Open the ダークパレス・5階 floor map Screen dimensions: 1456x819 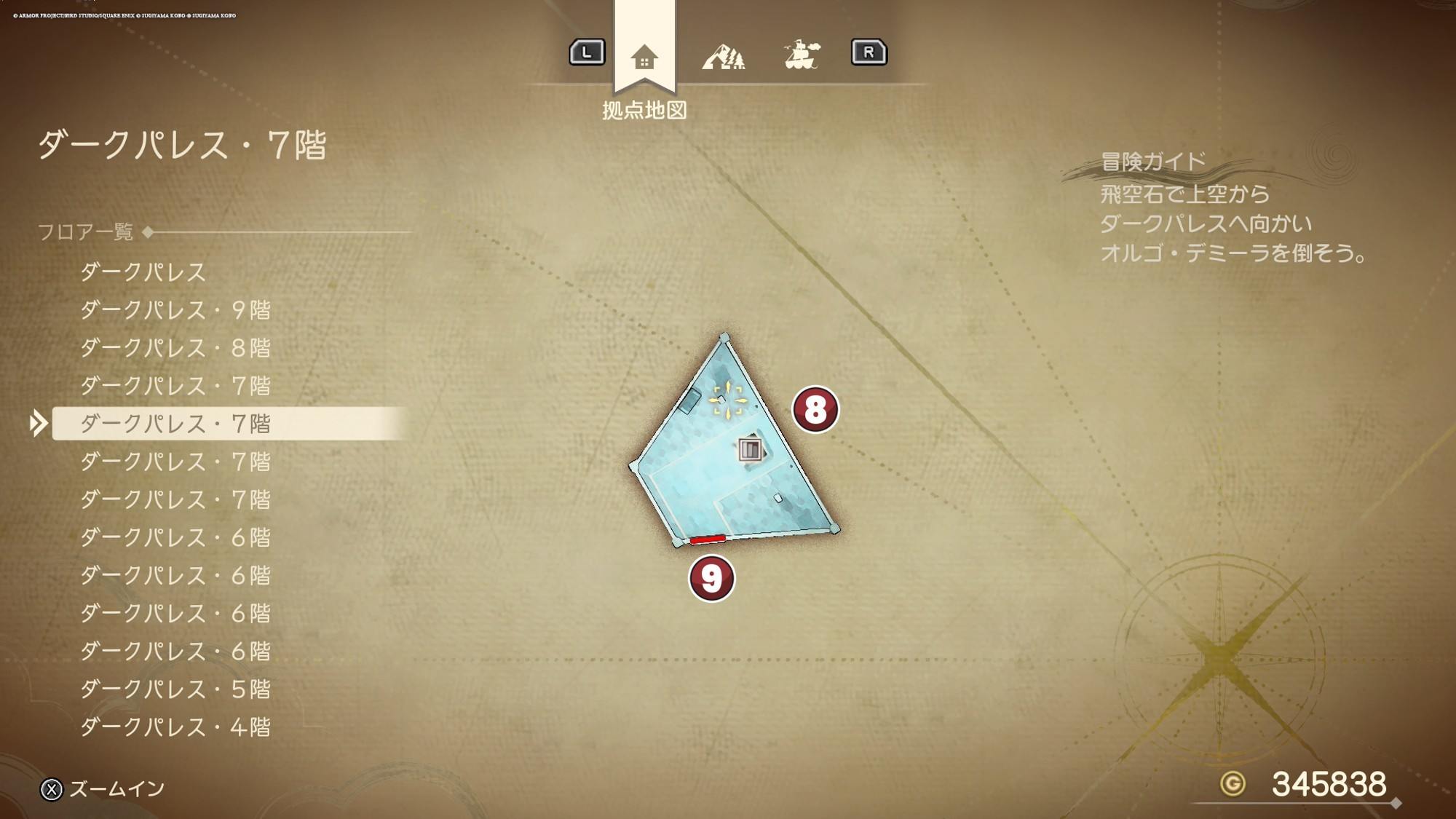175,689
